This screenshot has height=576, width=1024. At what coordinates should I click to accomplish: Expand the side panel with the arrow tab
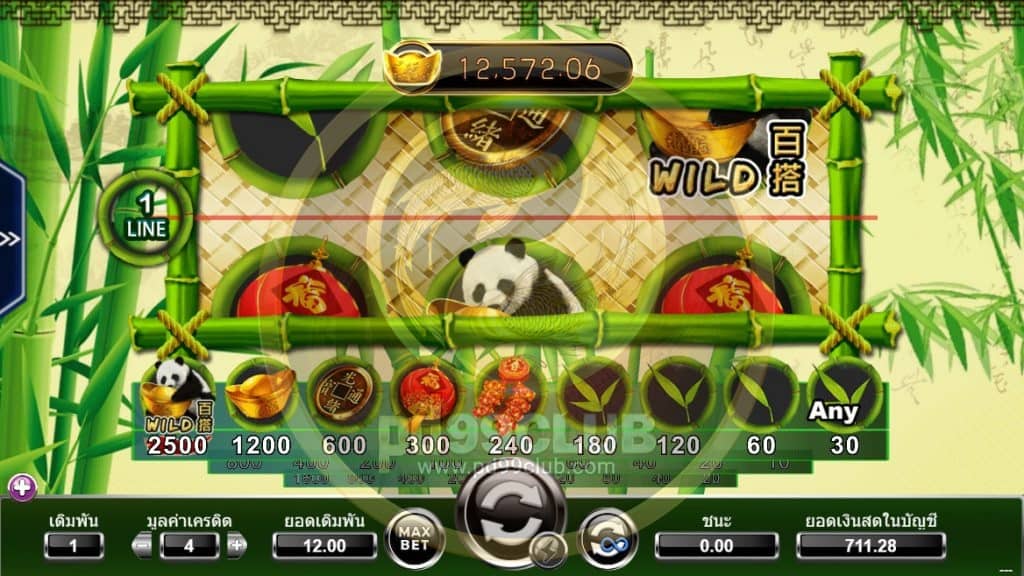click(x=10, y=240)
